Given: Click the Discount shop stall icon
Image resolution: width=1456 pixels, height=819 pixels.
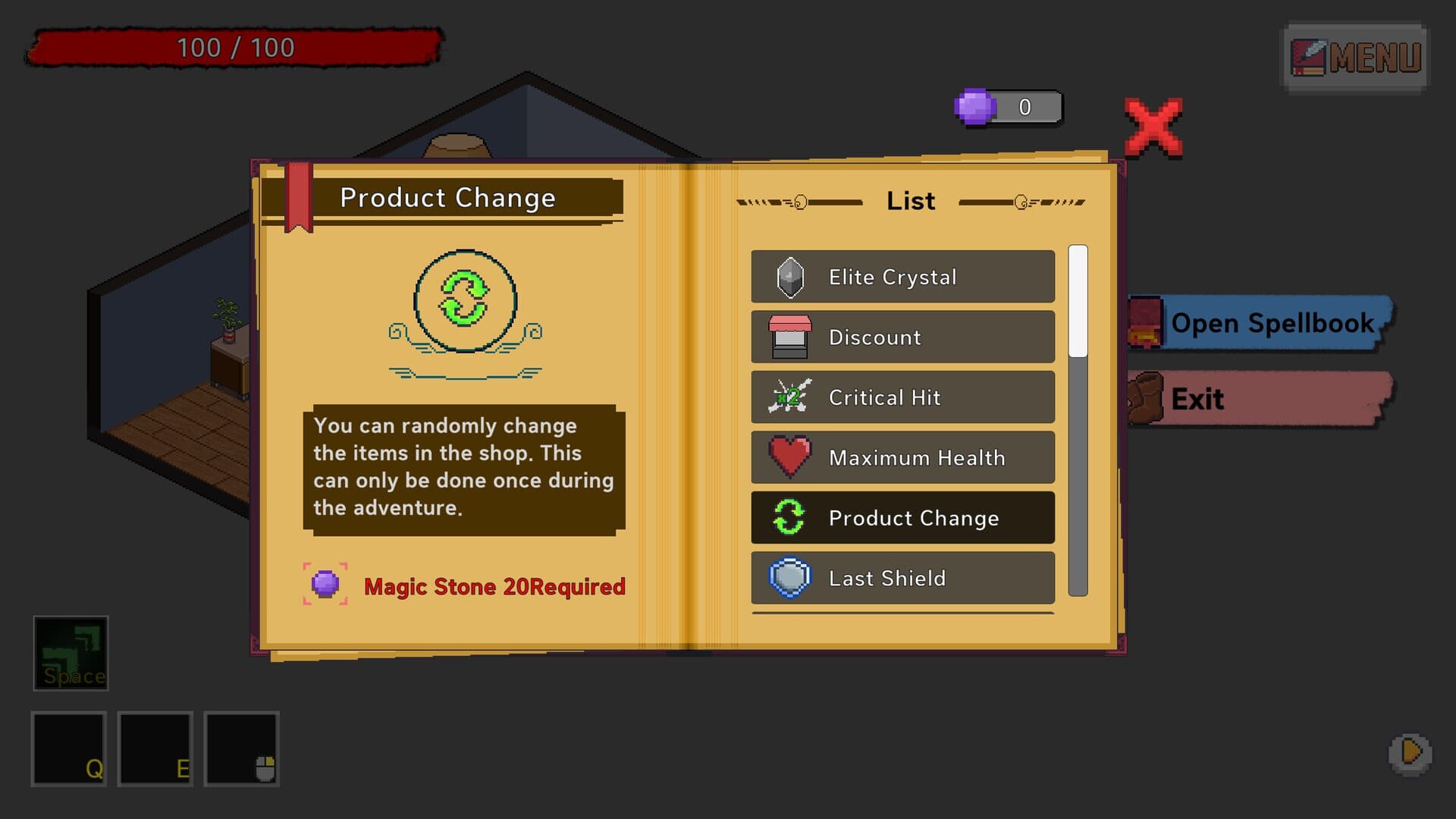Looking at the screenshot, I should [x=789, y=337].
